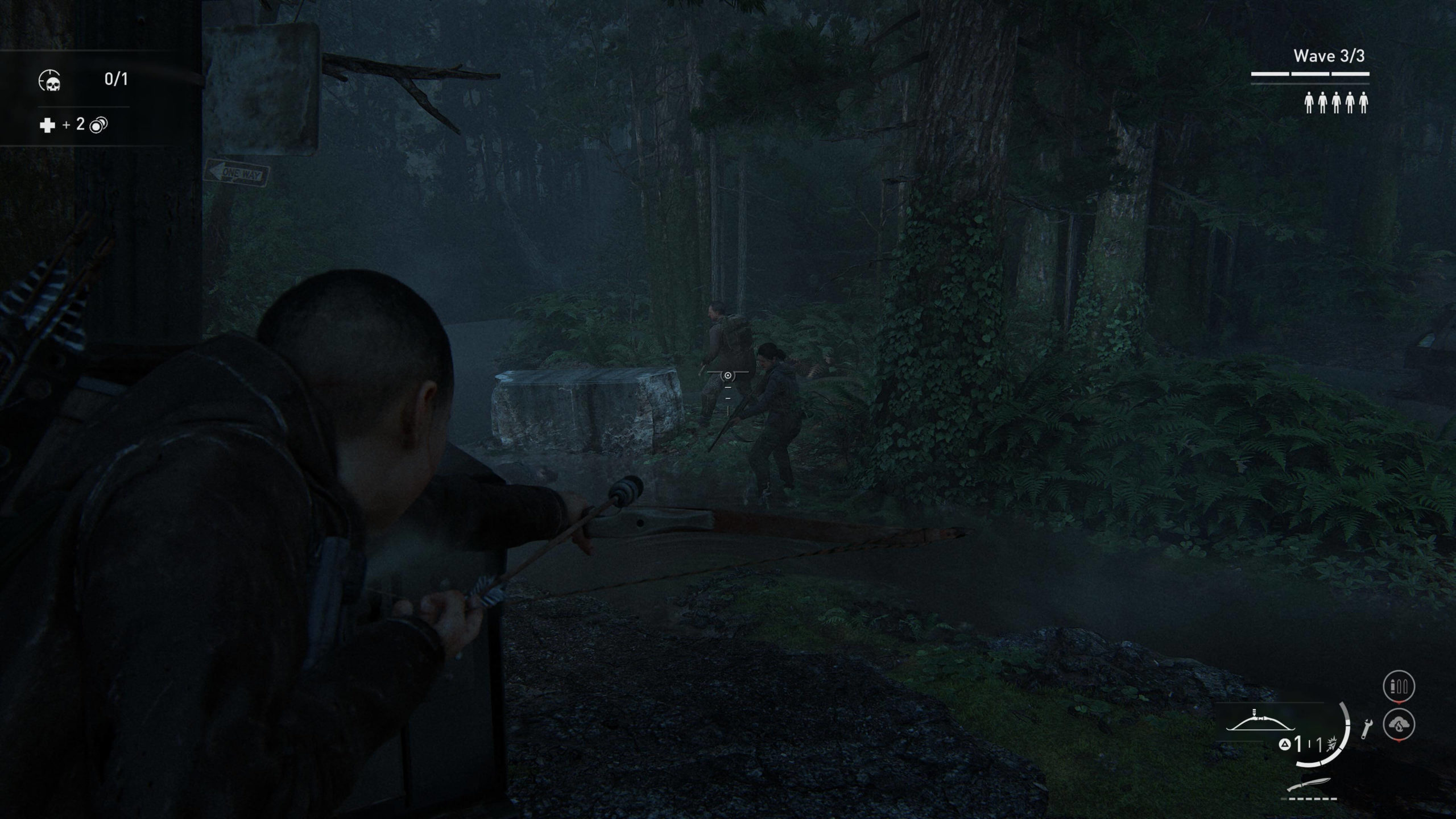Select the coins reward icon
The width and height of the screenshot is (1456, 819).
98,125
